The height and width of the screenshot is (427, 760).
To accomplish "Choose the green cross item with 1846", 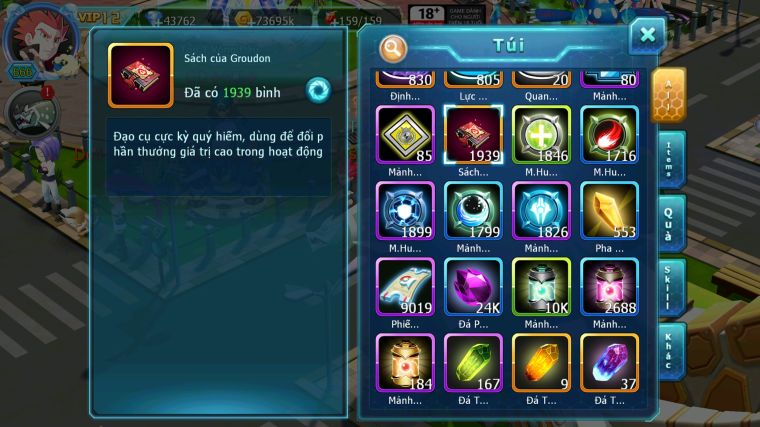I will point(541,135).
